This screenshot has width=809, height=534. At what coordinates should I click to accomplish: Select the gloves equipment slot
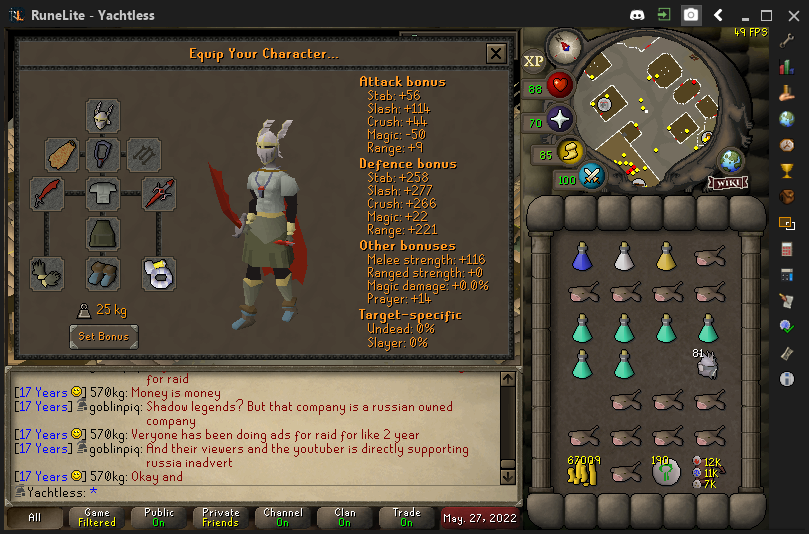(47, 273)
